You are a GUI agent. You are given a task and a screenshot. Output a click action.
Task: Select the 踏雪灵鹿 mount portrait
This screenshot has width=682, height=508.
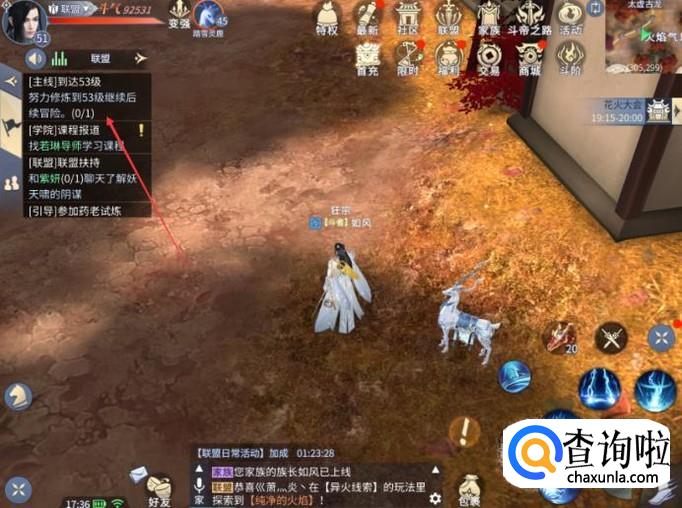(209, 15)
